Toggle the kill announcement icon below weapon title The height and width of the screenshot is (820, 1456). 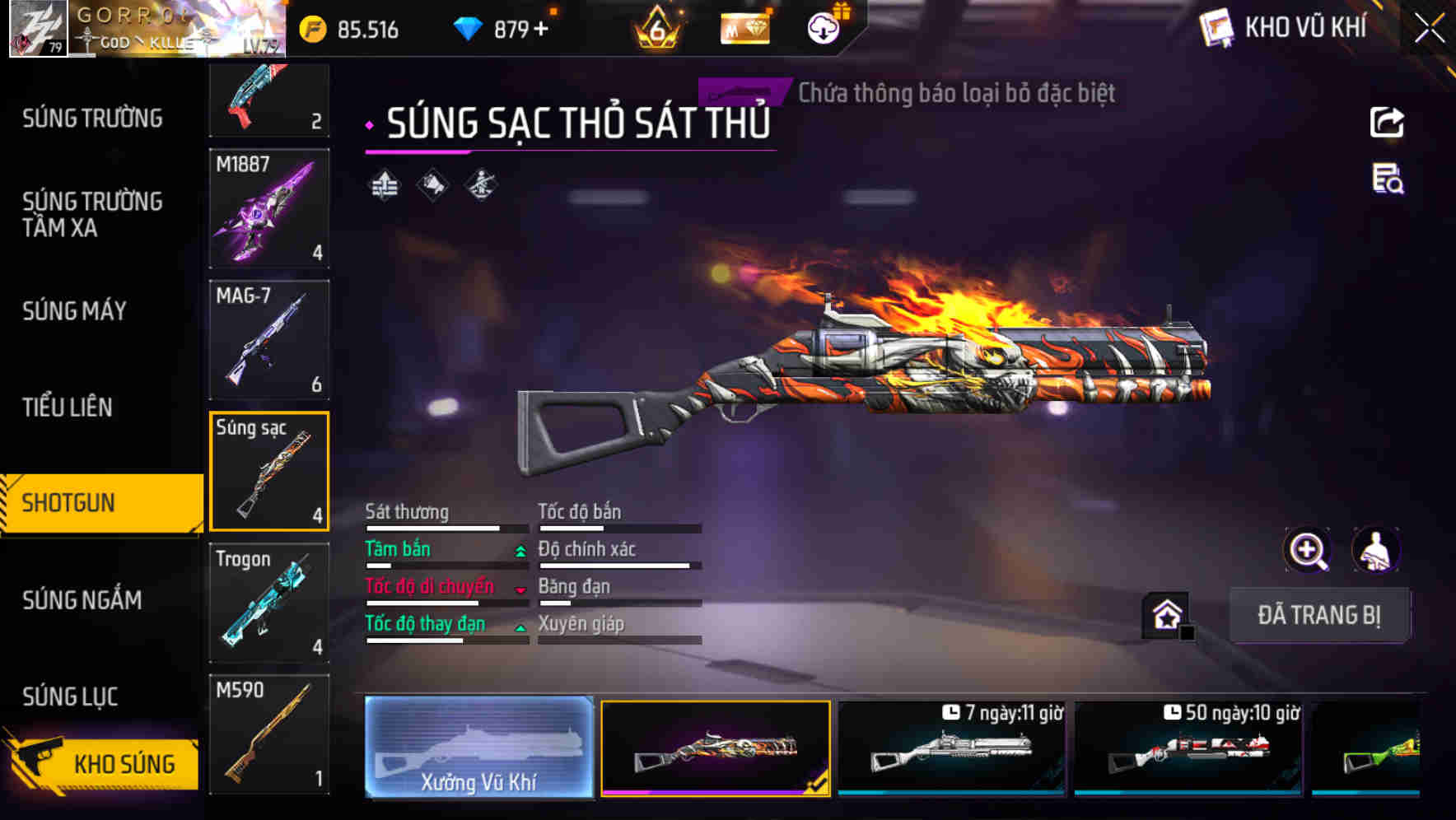431,185
